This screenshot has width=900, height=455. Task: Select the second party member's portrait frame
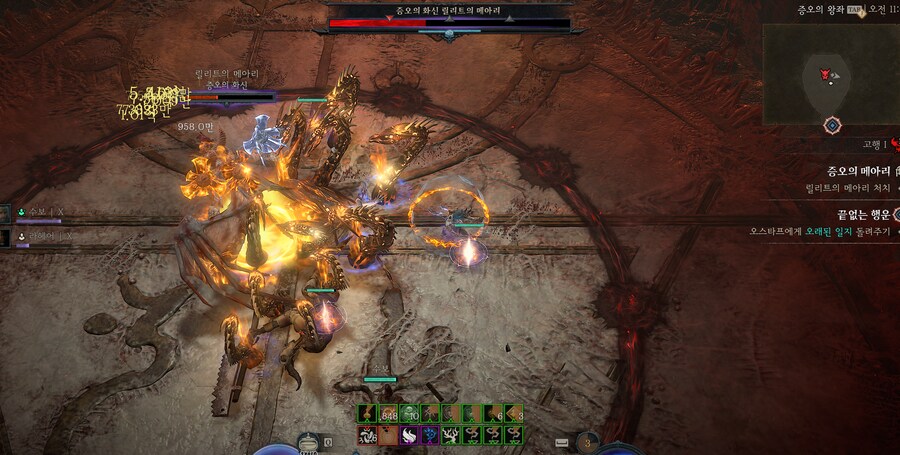click(7, 237)
